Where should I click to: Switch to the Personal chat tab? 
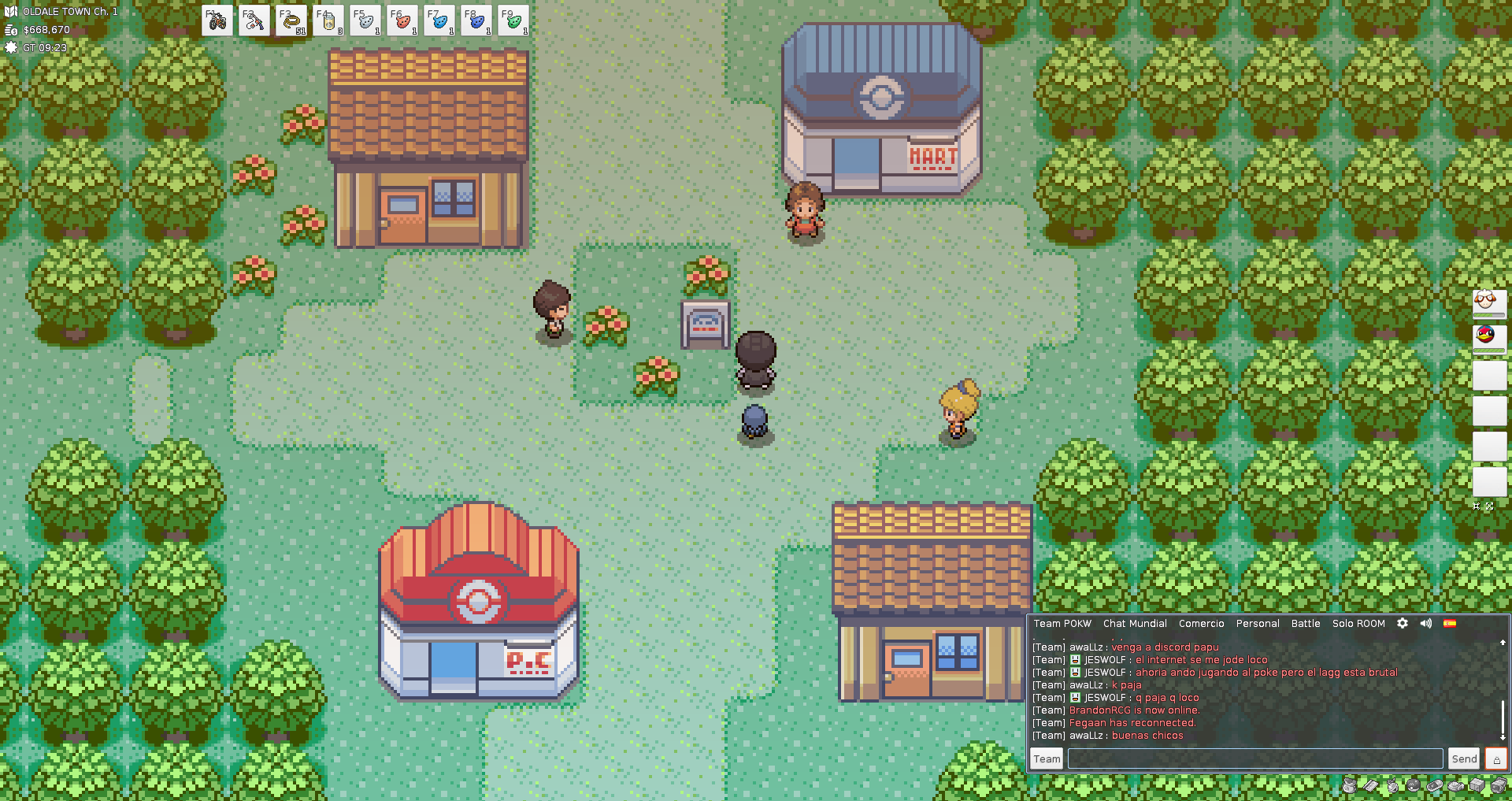click(1258, 624)
